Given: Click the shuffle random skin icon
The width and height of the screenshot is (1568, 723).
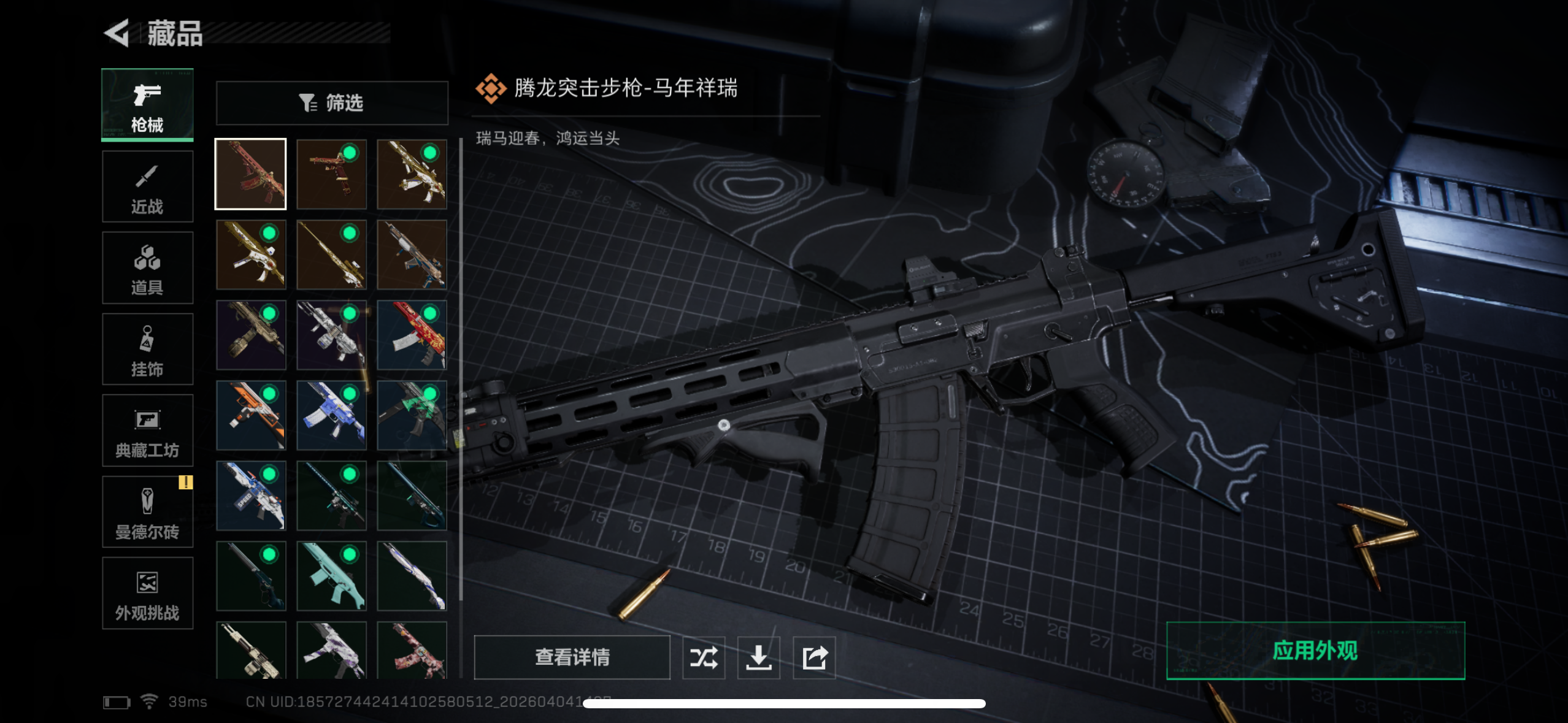Looking at the screenshot, I should coord(704,657).
